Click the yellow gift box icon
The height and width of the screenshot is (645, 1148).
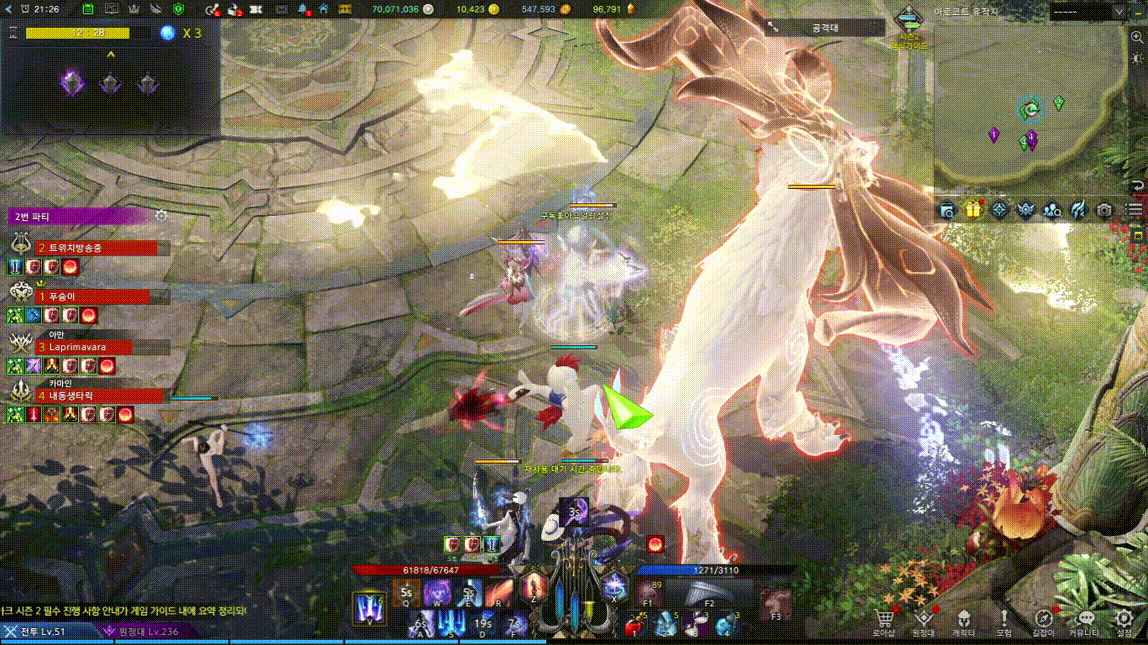click(x=973, y=210)
